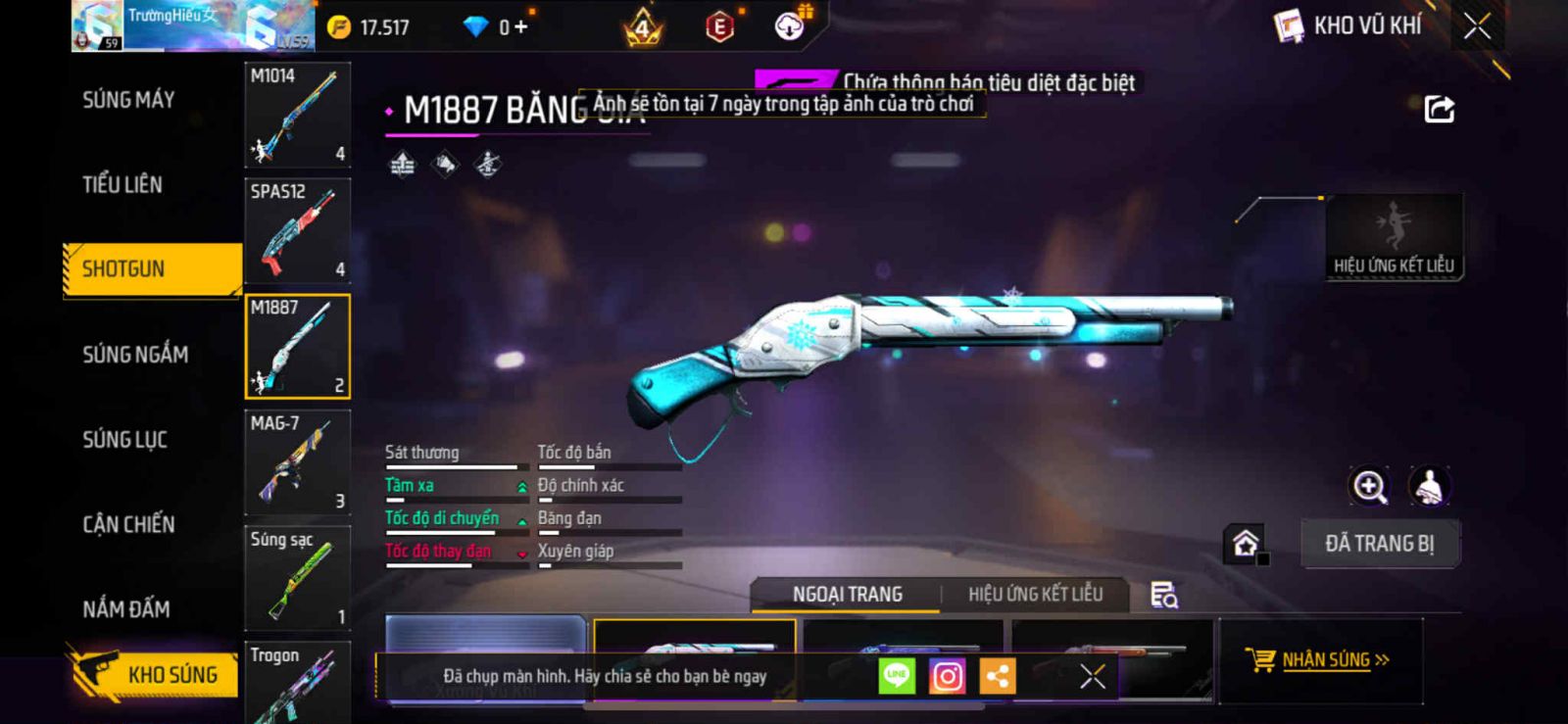Select the M1014 shotgun thumbnail

pos(297,115)
